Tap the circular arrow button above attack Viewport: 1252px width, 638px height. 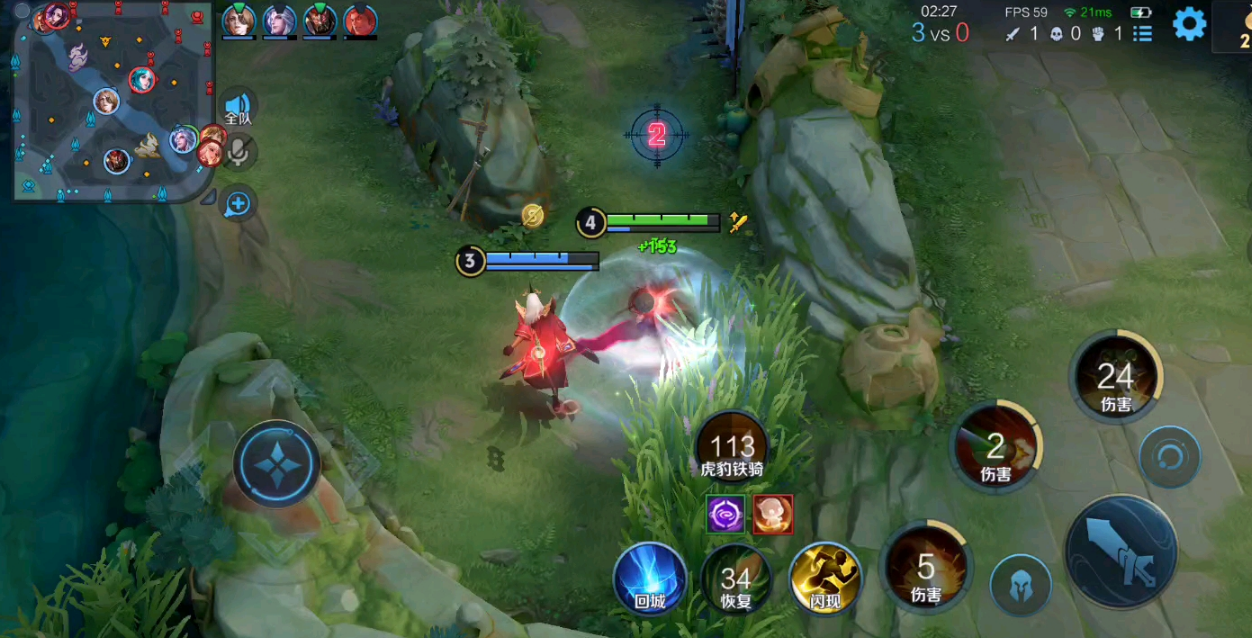tap(1169, 457)
